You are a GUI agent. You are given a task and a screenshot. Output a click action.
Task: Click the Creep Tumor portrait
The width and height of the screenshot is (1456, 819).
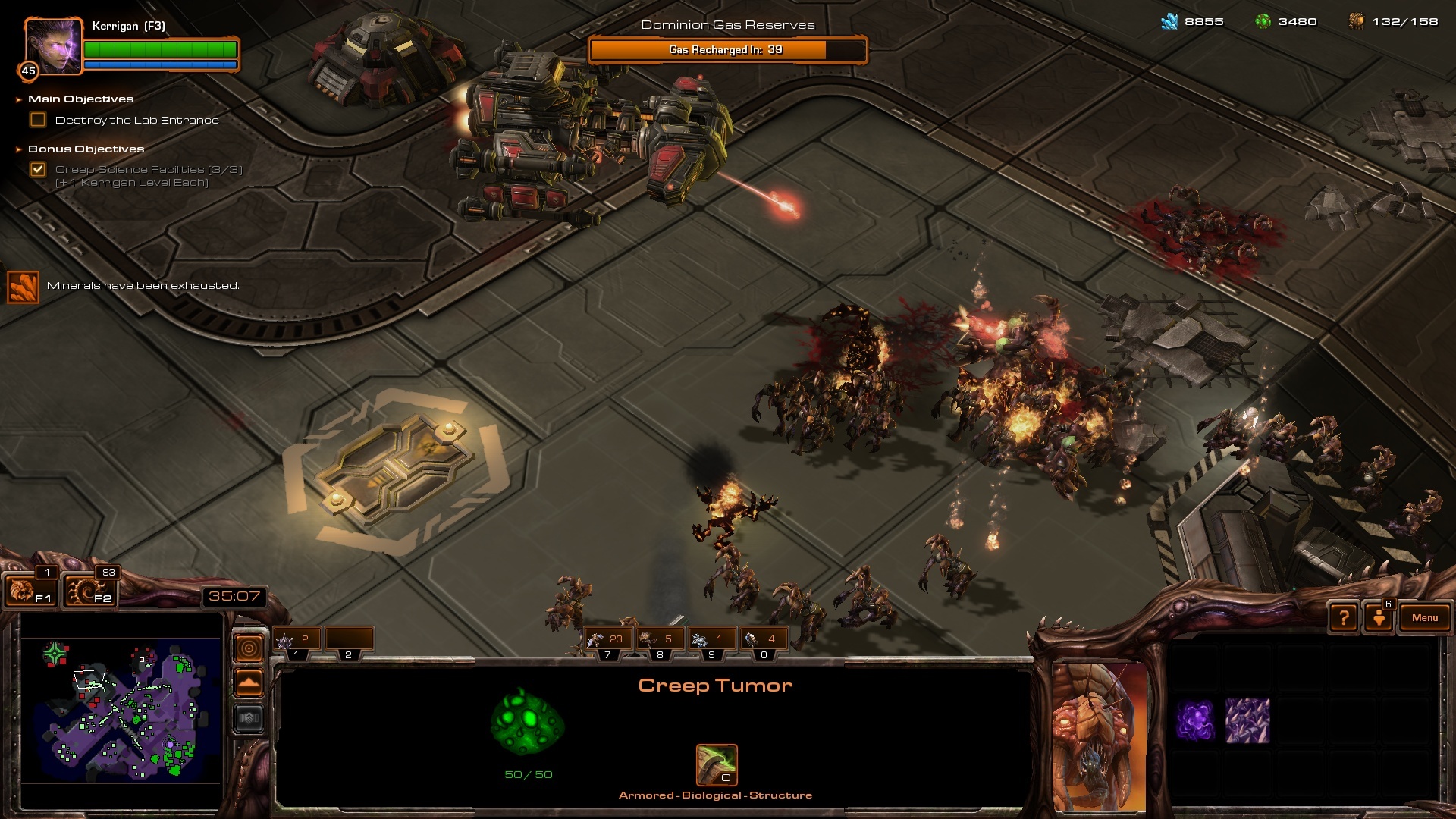[1100, 736]
